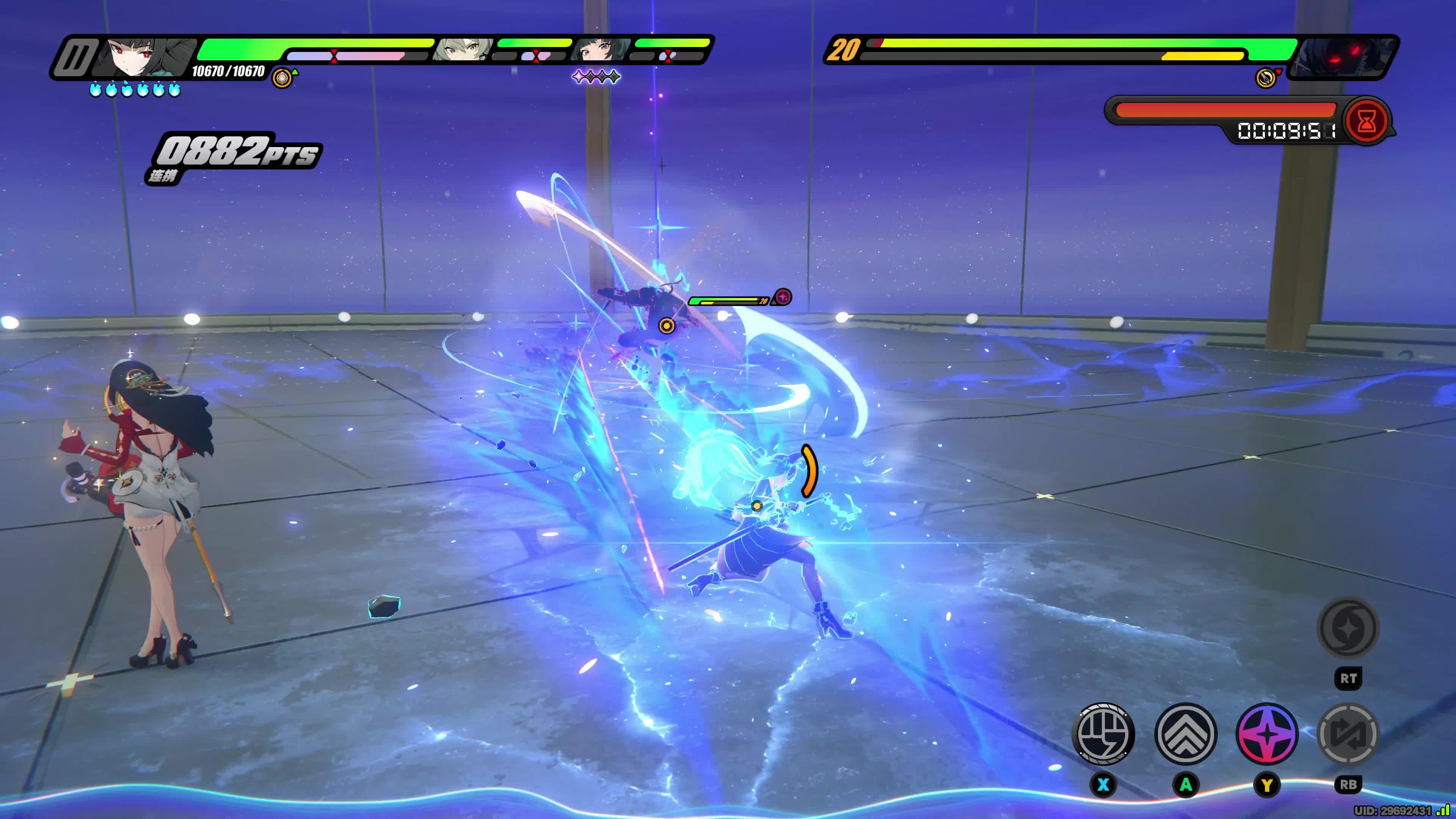The image size is (1456, 819).
Task: Trigger the purple star special attack
Action: coord(1267,734)
